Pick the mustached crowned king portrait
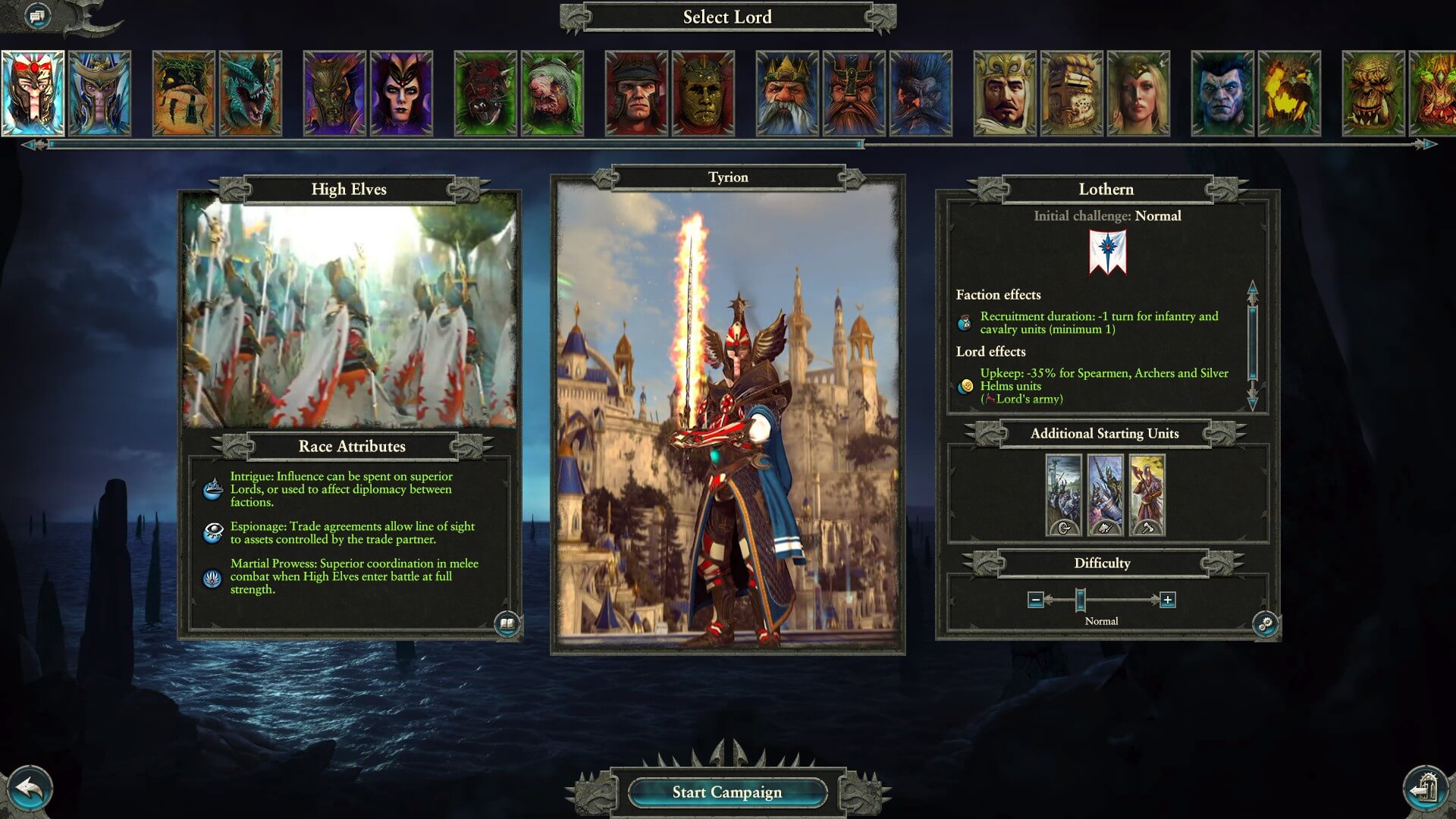1456x819 pixels. click(x=1004, y=93)
